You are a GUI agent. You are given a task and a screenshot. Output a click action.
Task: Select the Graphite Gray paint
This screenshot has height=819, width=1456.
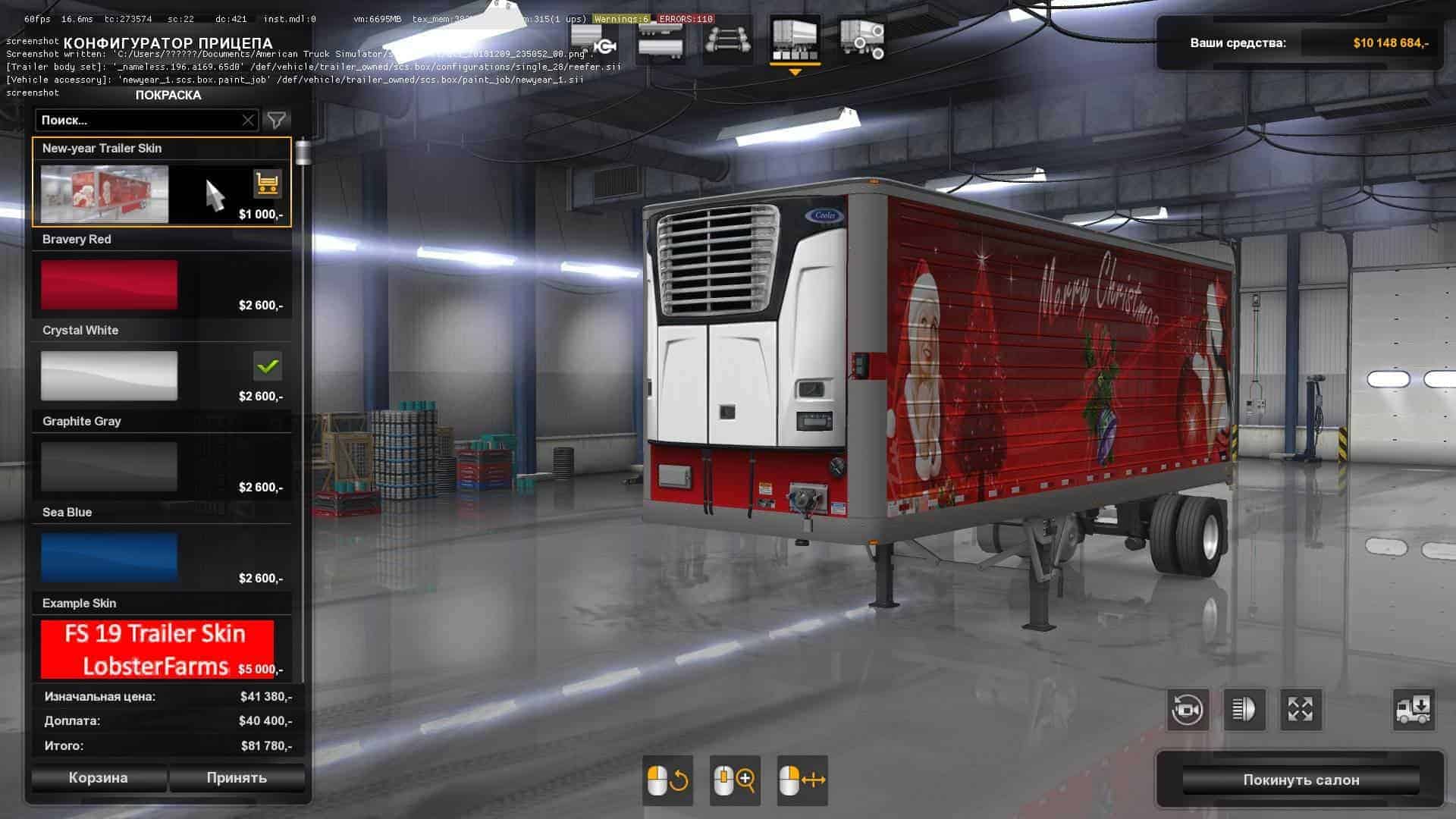coord(109,467)
